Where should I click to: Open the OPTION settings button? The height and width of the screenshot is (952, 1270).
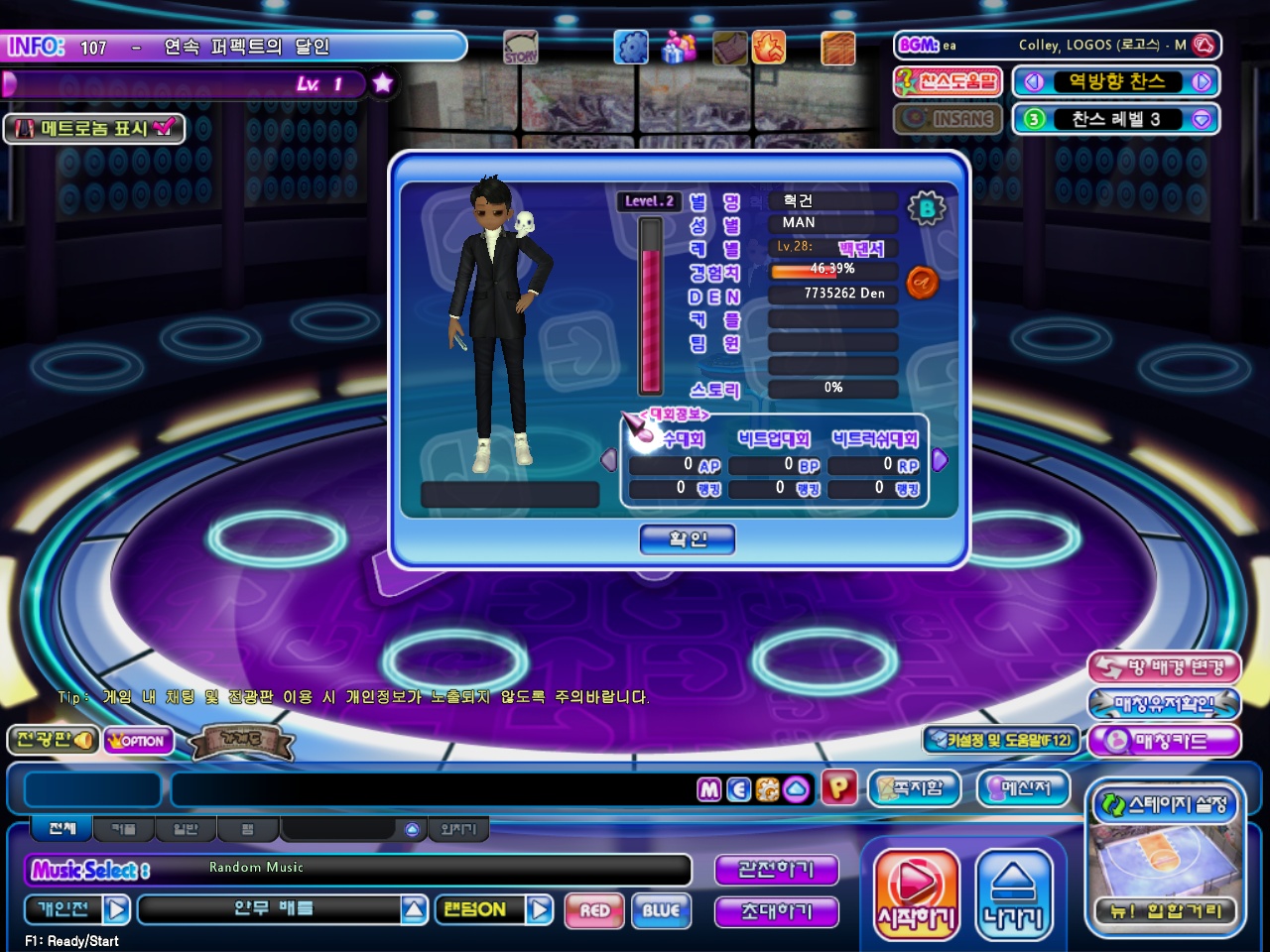click(139, 741)
